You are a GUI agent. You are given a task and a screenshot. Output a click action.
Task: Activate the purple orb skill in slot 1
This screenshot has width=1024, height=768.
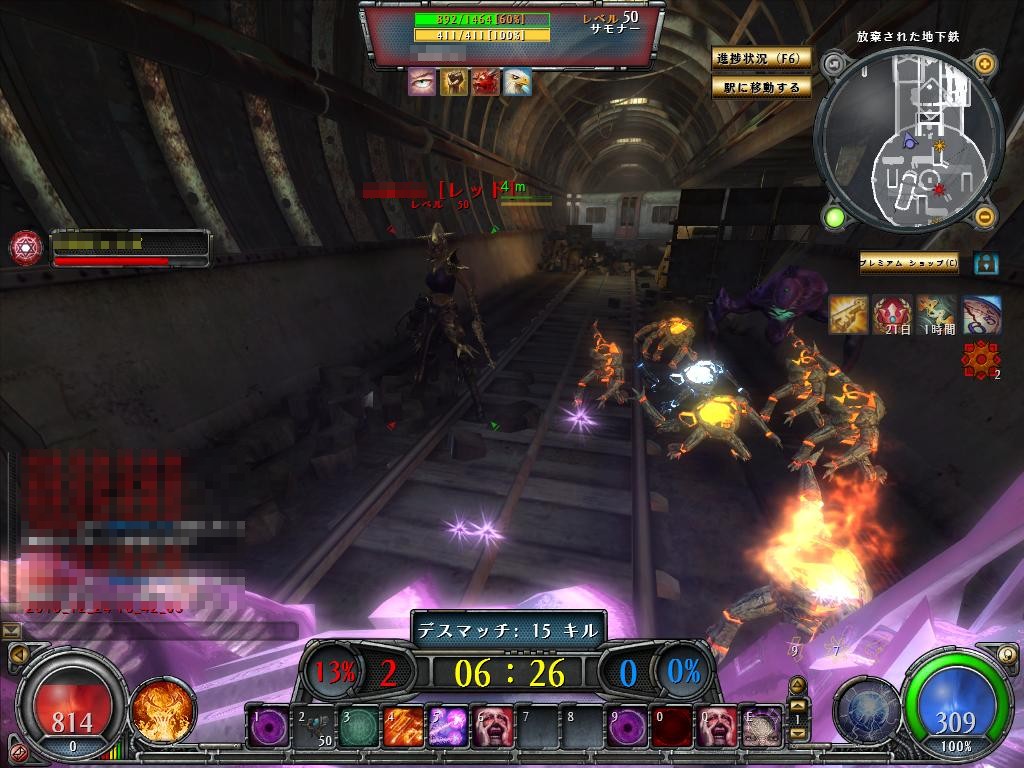point(267,727)
